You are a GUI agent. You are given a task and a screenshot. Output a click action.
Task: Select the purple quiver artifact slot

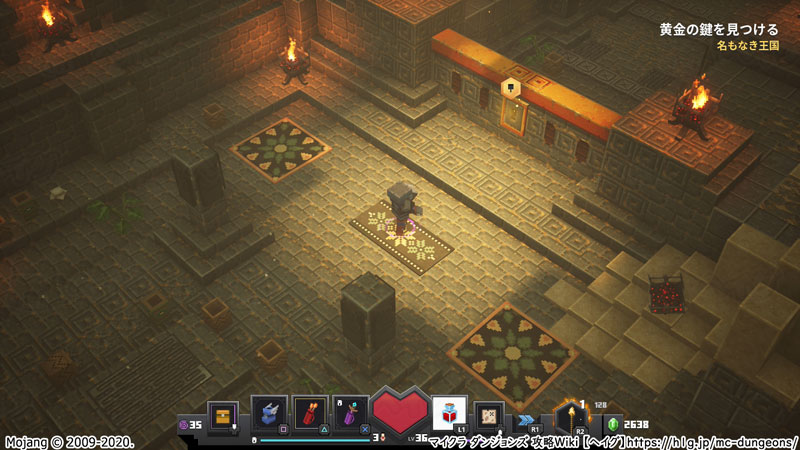(350, 413)
